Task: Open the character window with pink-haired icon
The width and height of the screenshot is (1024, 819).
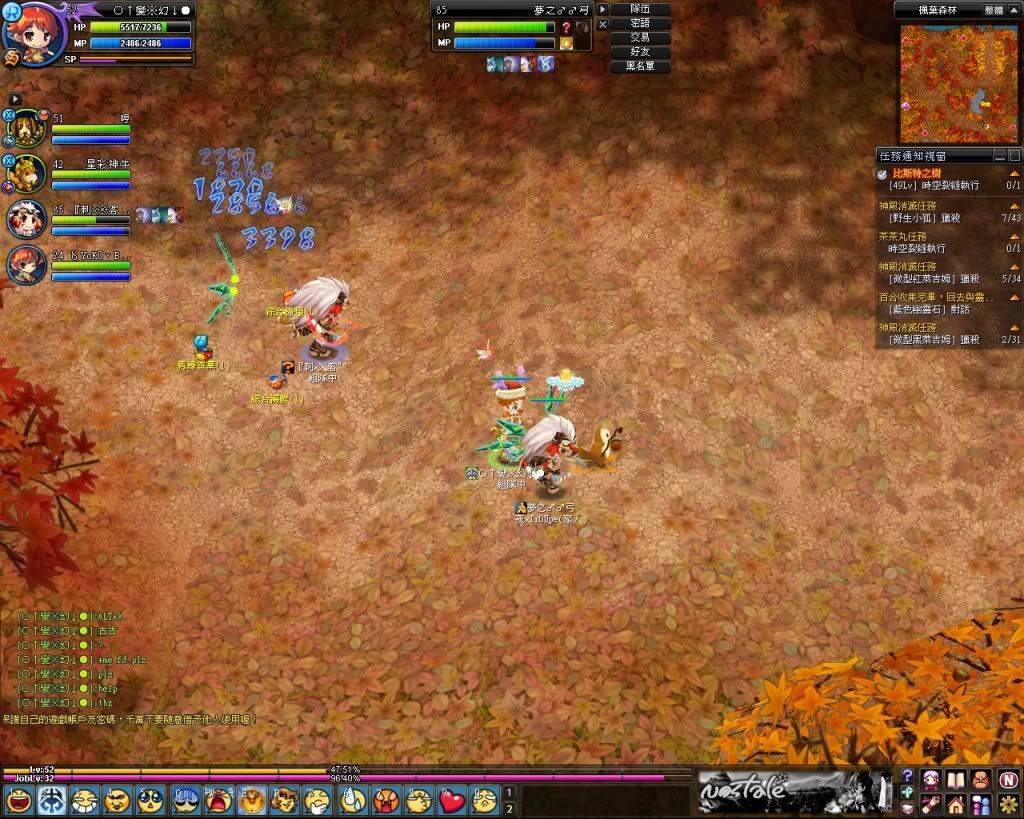Action: click(x=932, y=779)
